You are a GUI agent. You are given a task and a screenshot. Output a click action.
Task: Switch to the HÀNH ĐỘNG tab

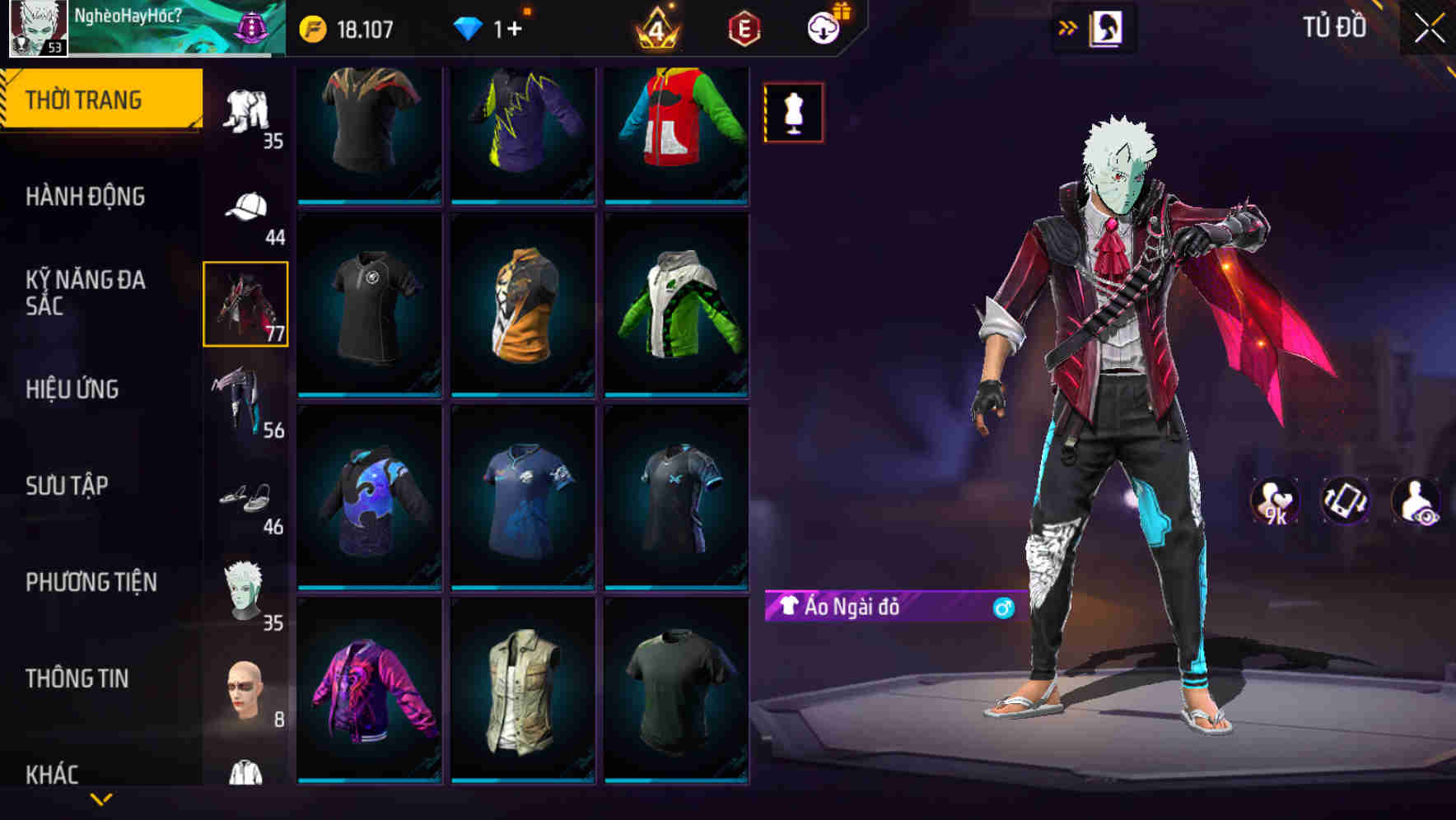(x=86, y=198)
